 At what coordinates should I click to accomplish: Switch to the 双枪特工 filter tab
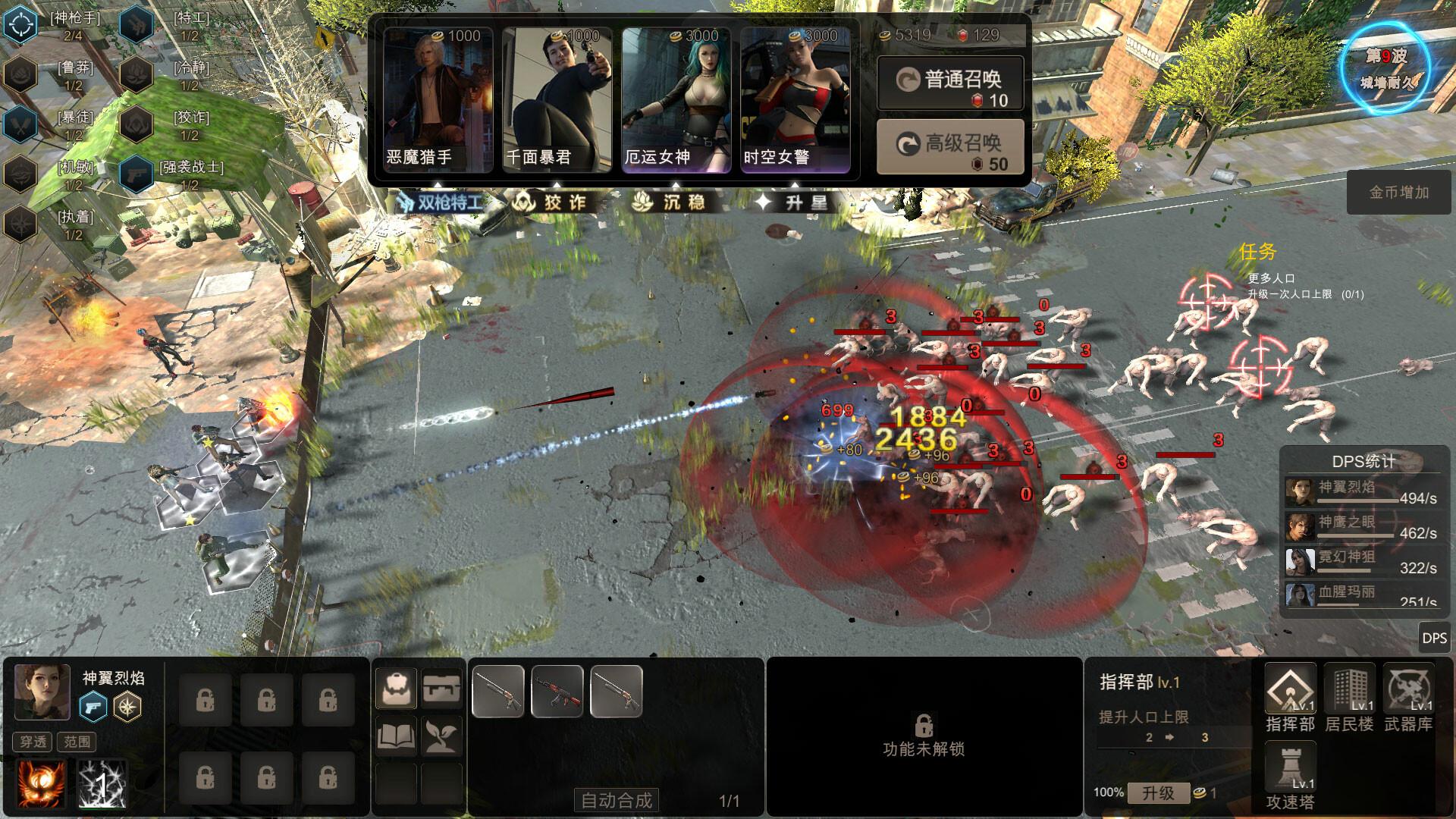(441, 202)
